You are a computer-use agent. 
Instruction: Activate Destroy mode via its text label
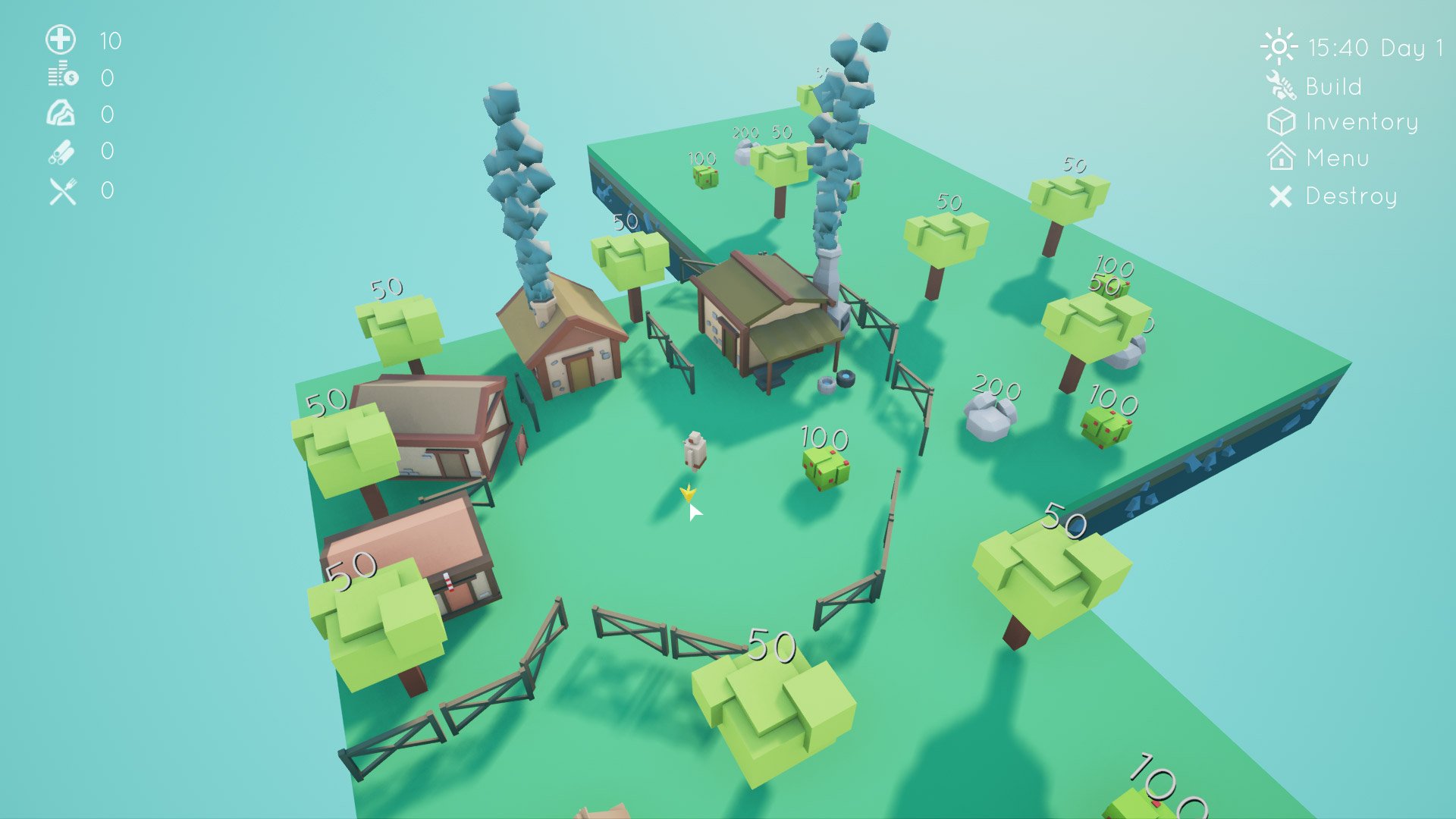coord(1350,196)
